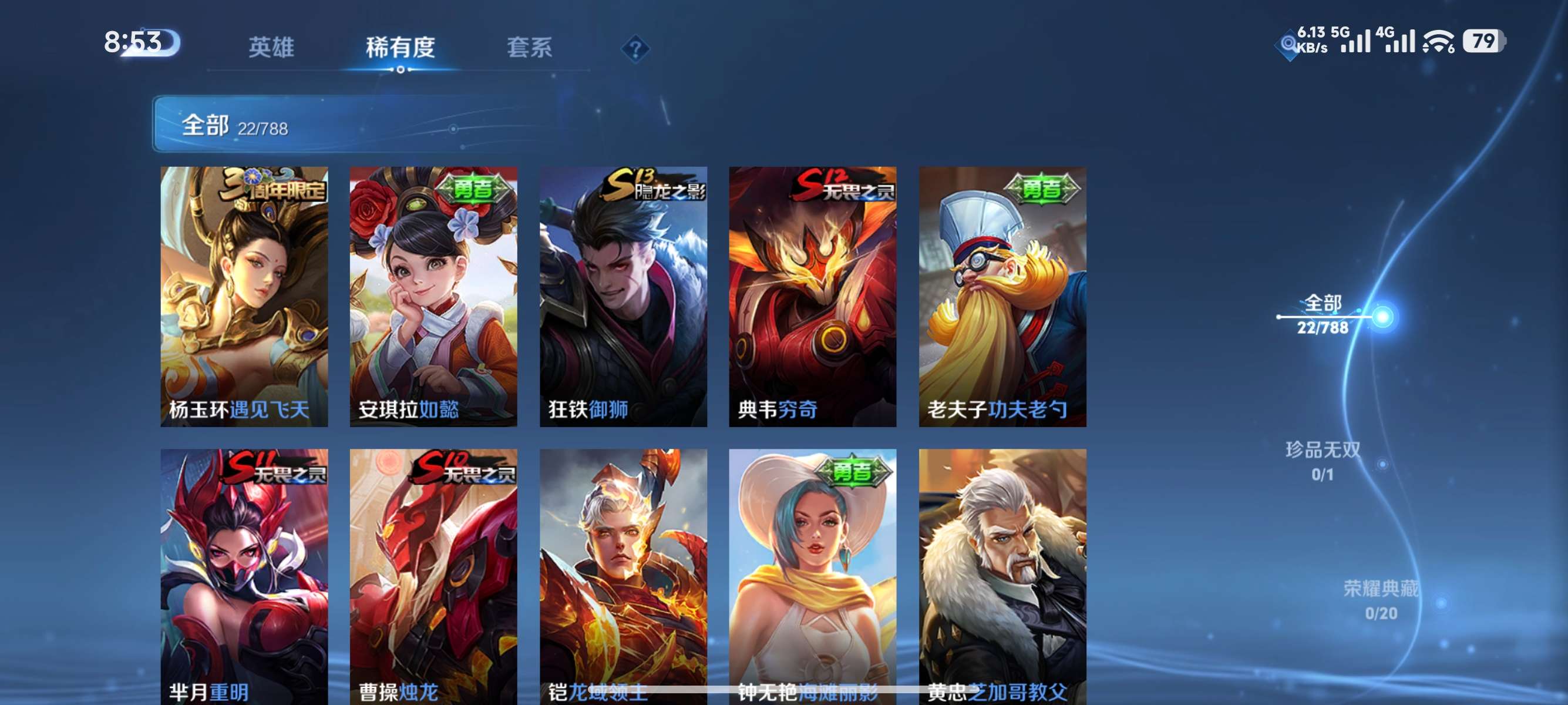
Task: Open the help question mark icon
Action: 635,48
